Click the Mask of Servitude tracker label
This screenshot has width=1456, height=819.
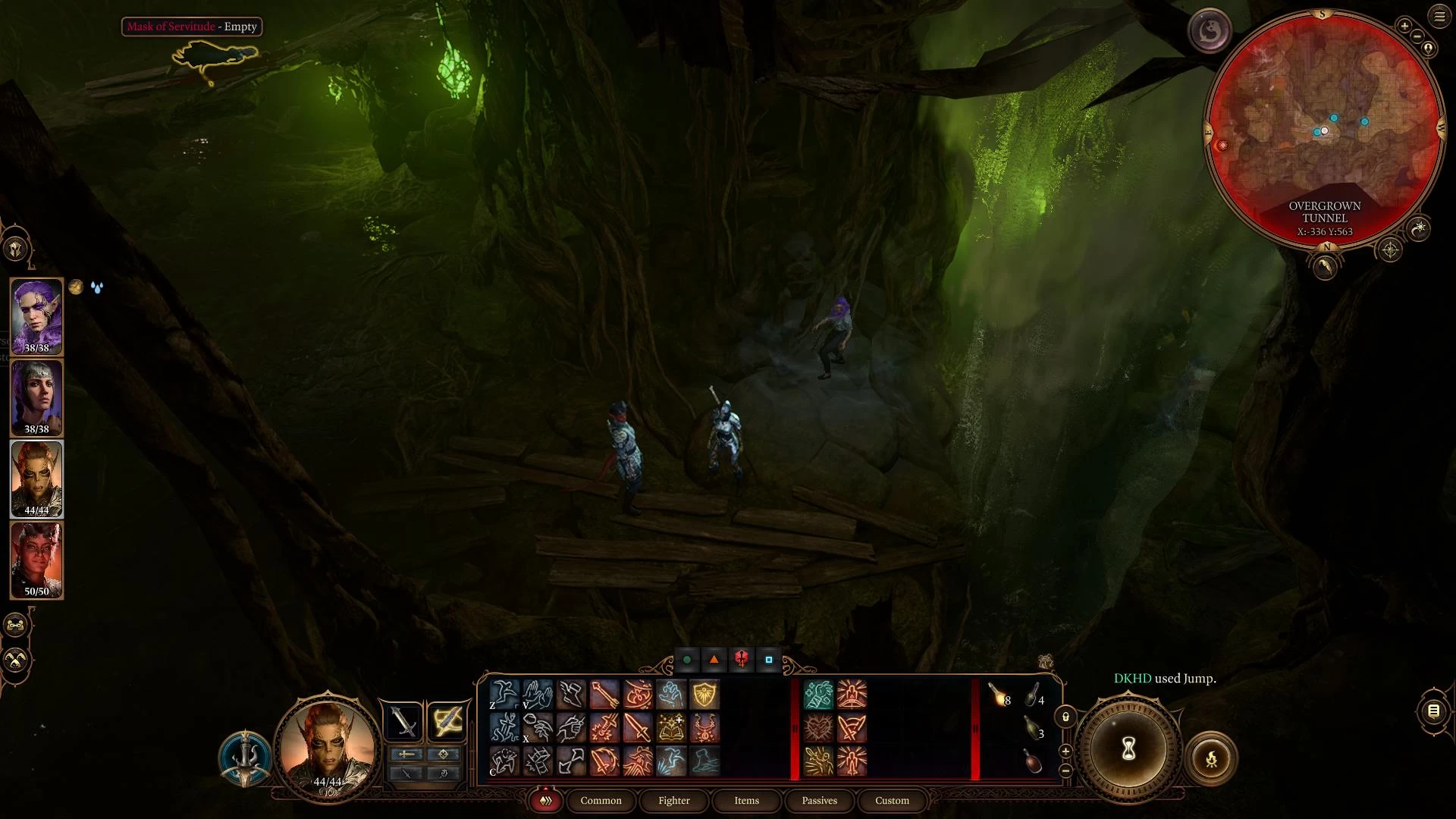point(192,27)
